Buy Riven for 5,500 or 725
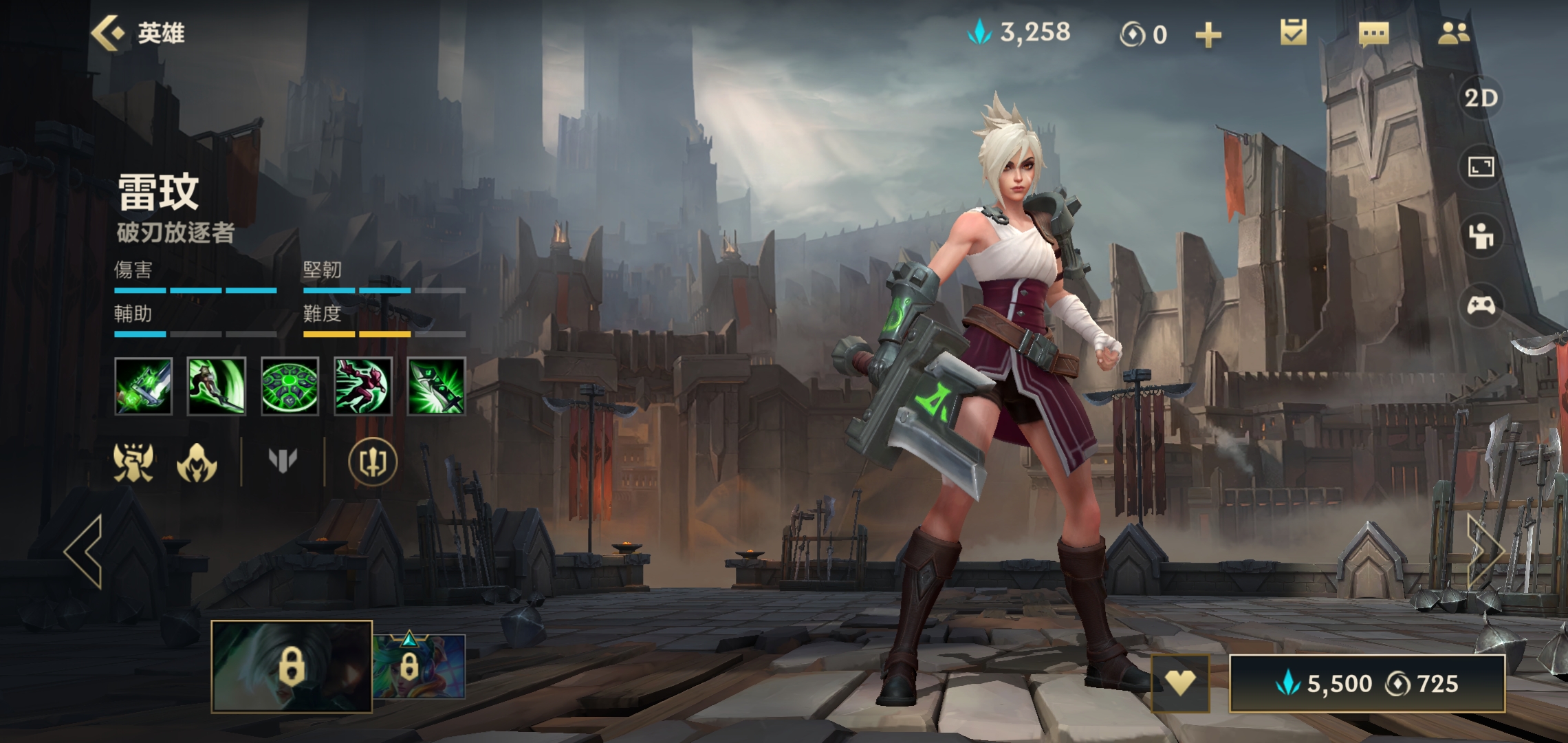 coord(1366,683)
